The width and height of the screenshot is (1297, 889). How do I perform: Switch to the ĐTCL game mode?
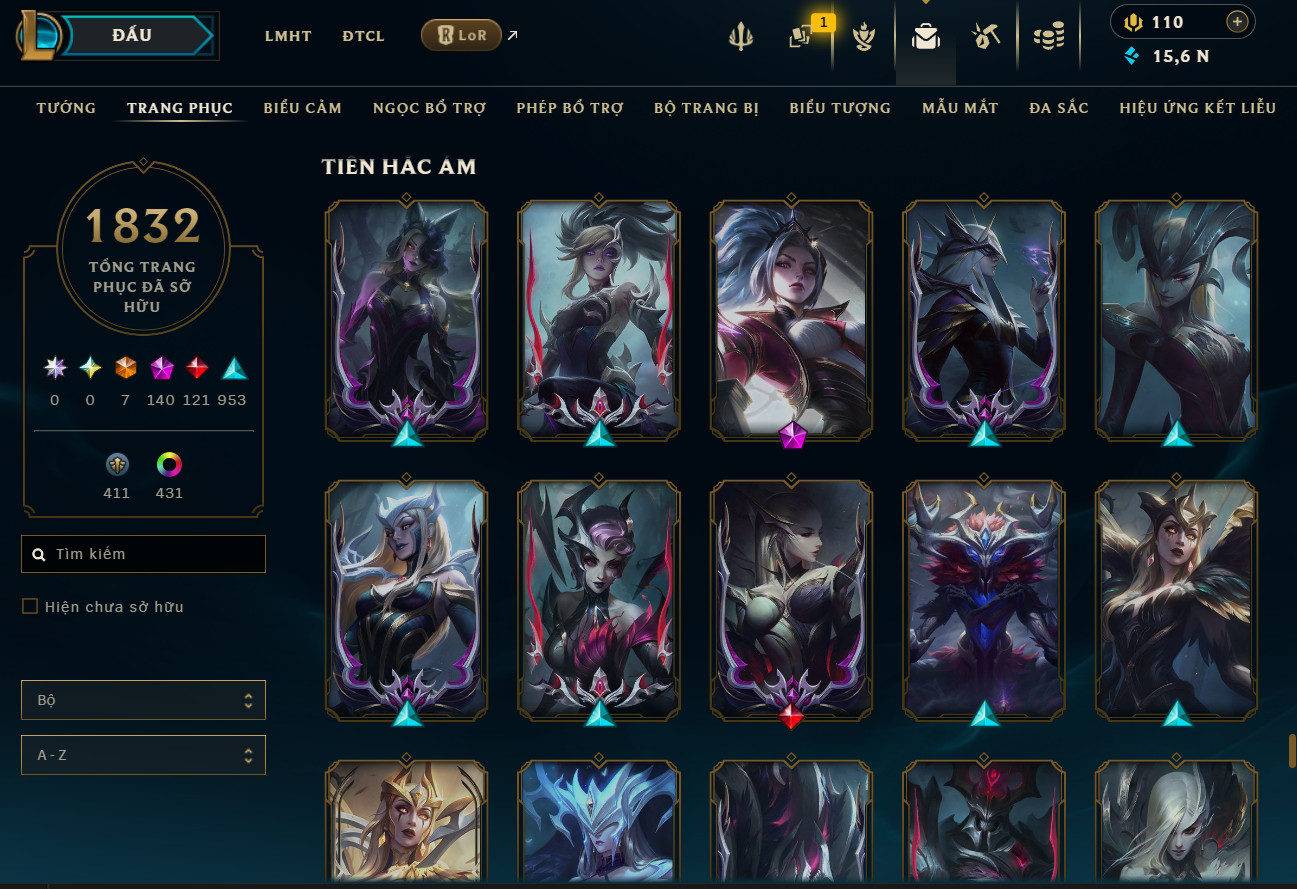tap(363, 36)
